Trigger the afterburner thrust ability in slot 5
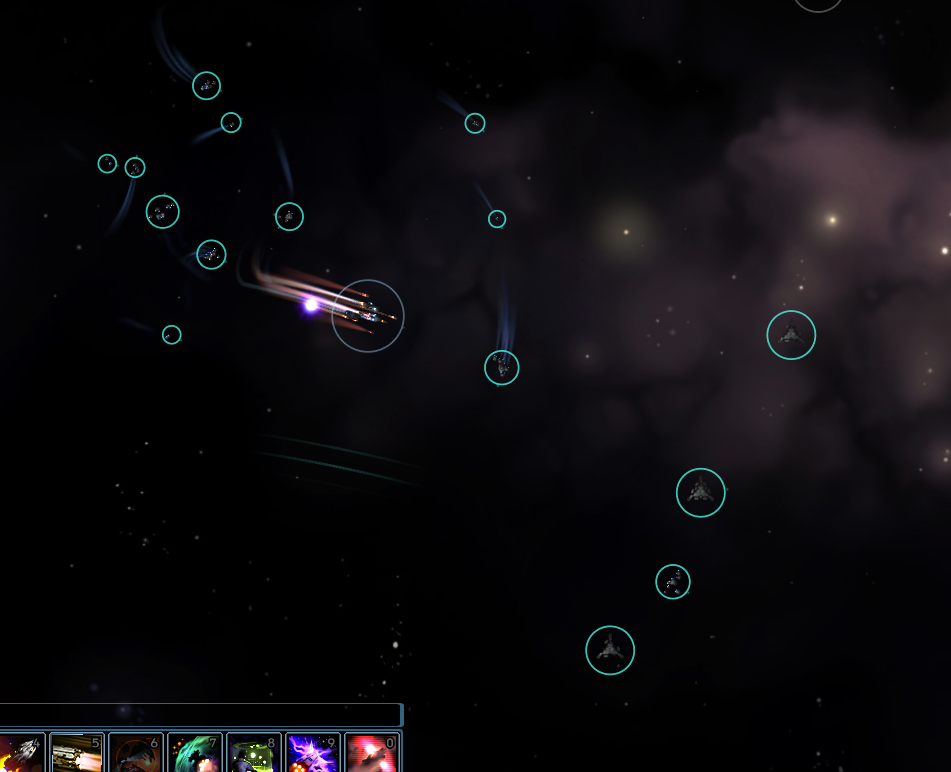This screenshot has height=772, width=951. point(76,753)
